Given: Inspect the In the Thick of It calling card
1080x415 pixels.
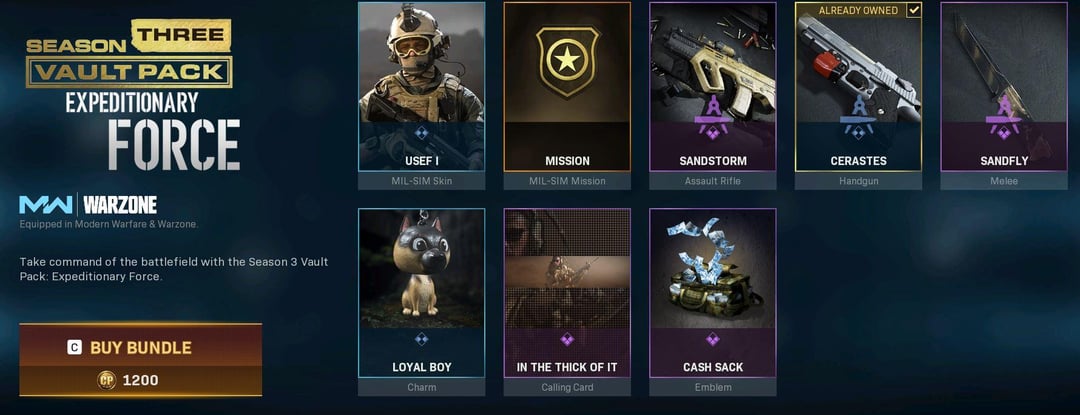Looking at the screenshot, I should [566, 293].
